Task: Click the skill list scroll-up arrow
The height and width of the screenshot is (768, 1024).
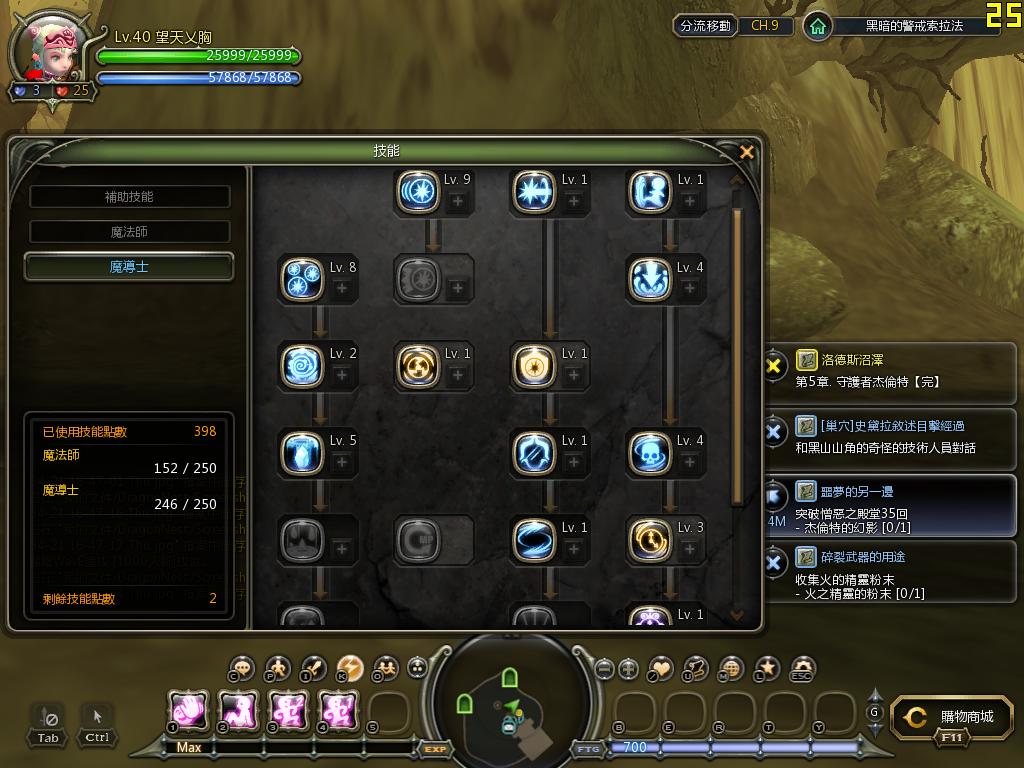Action: coord(738,180)
